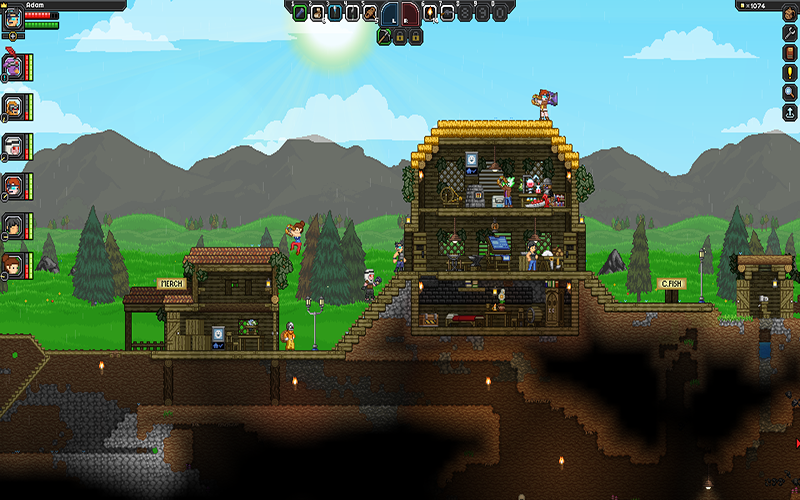Select the rope item in the hotbar
This screenshot has width=800, height=500.
point(370,13)
